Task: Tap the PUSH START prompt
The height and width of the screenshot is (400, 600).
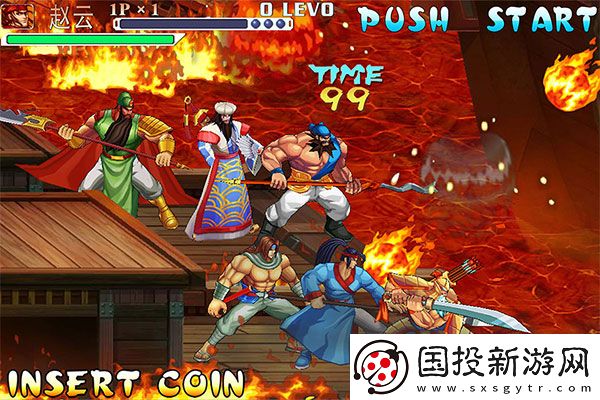Action: click(x=477, y=19)
